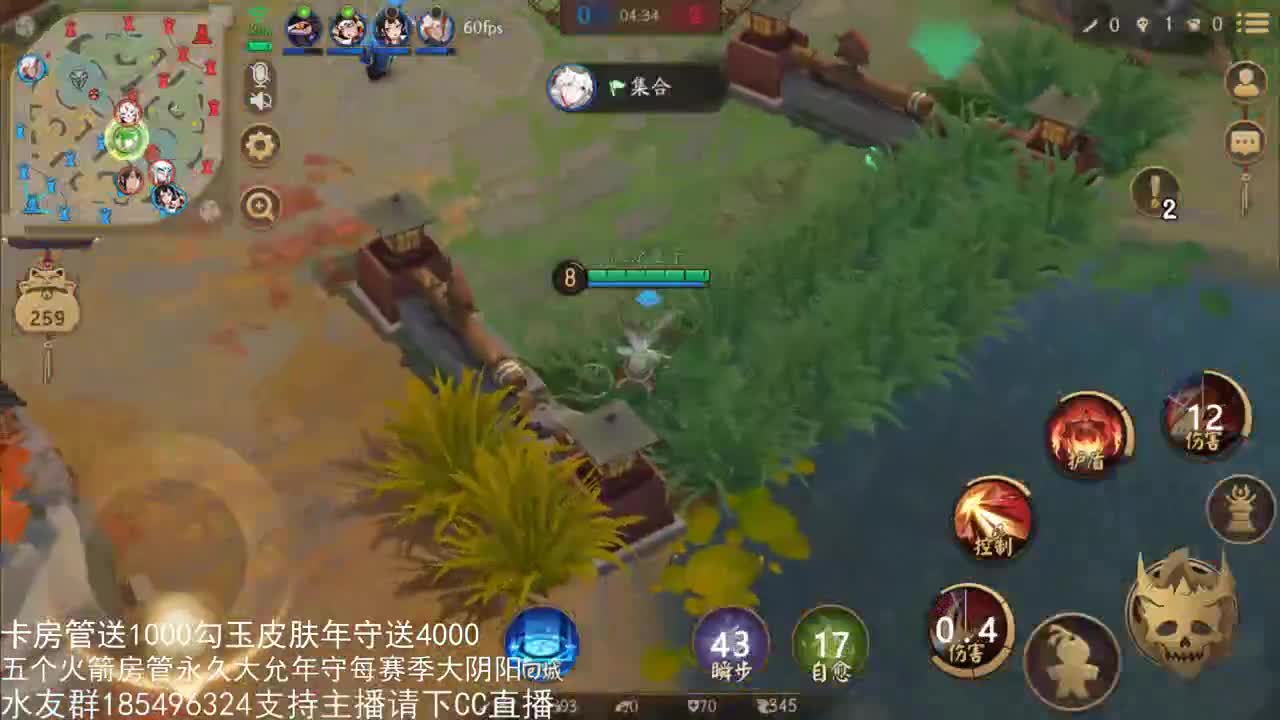
Task: Use the 瞬步 blink summoner skill
Action: coord(734,645)
